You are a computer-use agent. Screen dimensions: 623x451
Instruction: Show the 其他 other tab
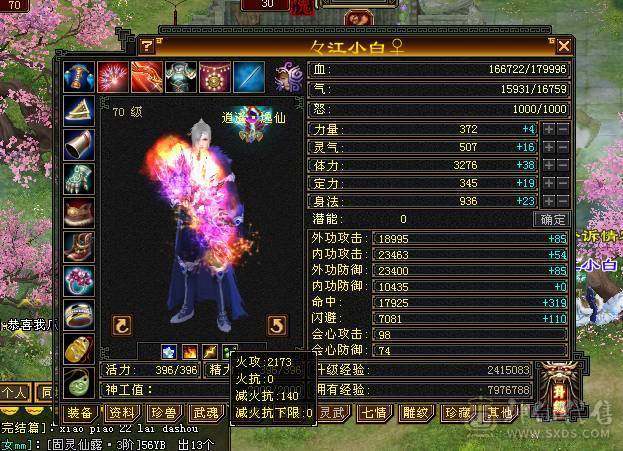pyautogui.click(x=497, y=413)
